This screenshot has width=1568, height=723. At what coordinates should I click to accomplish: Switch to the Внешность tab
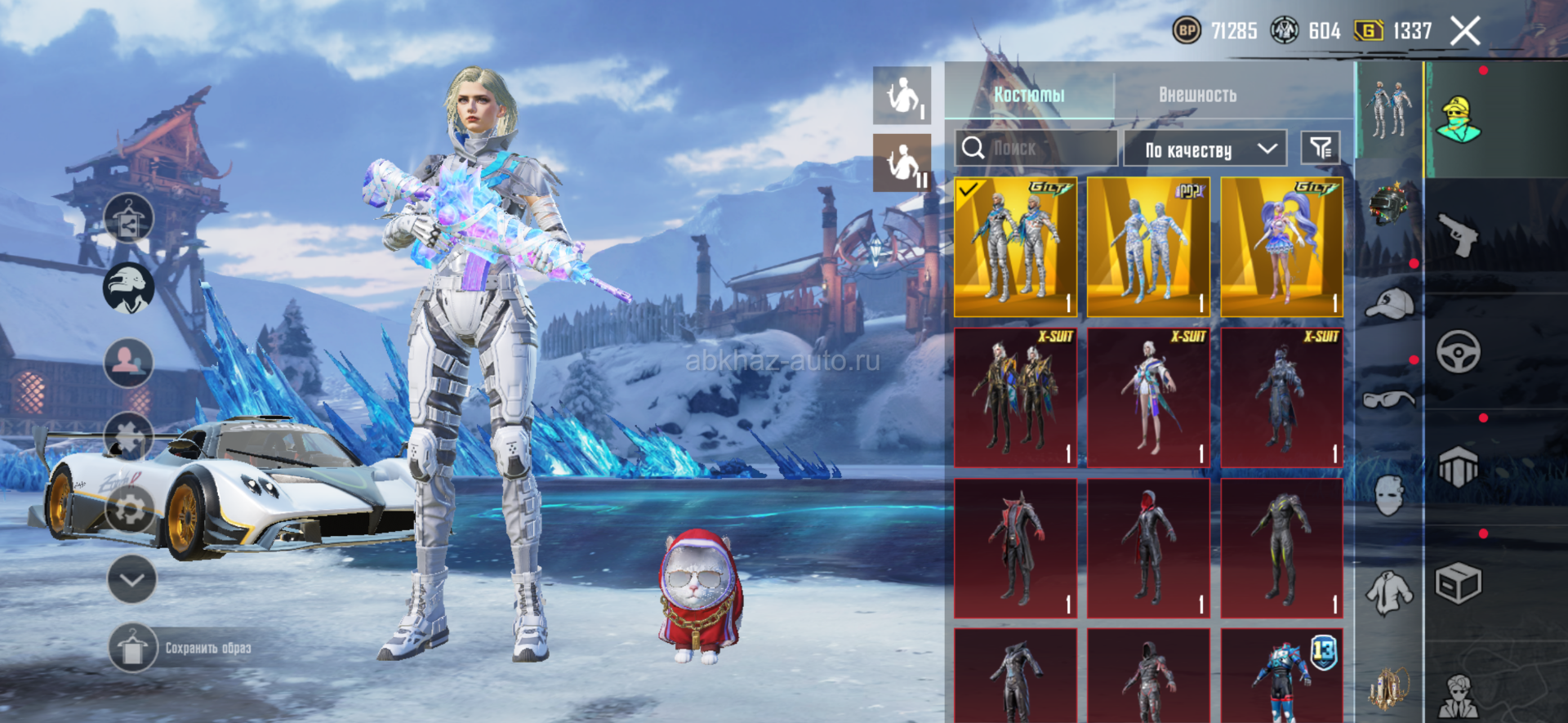pyautogui.click(x=1197, y=95)
